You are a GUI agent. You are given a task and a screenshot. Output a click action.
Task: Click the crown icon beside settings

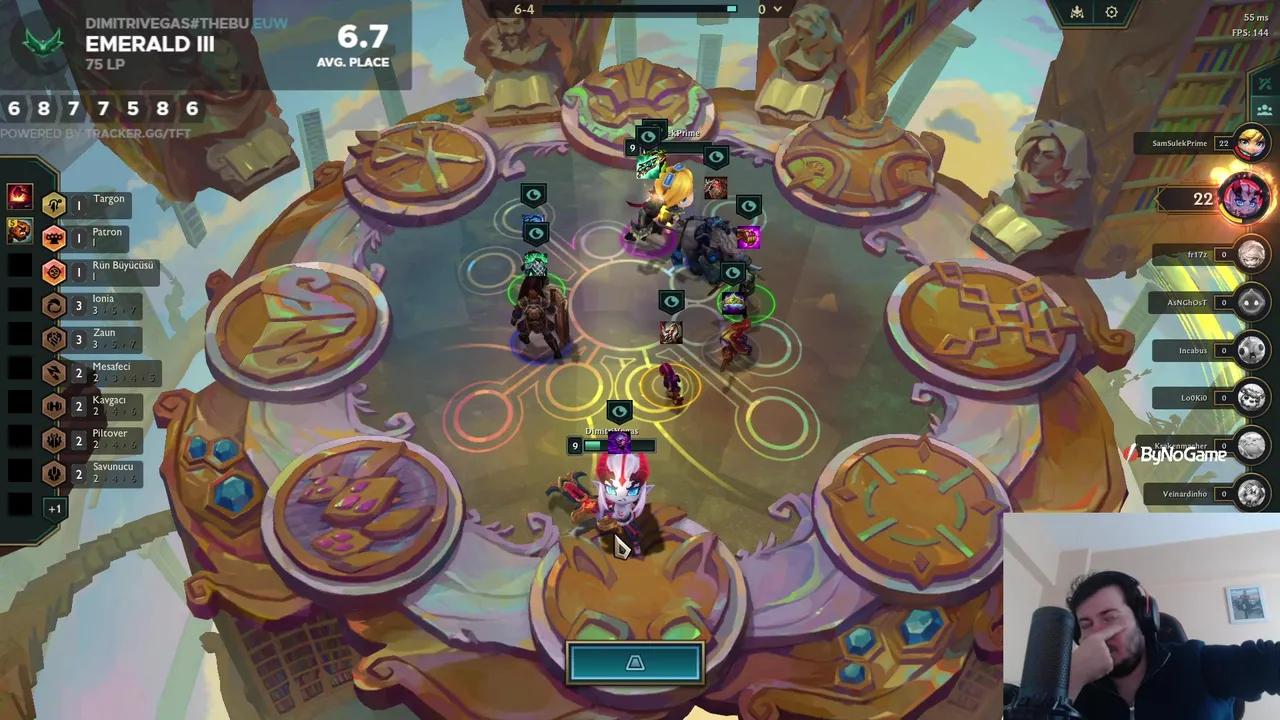(1077, 12)
